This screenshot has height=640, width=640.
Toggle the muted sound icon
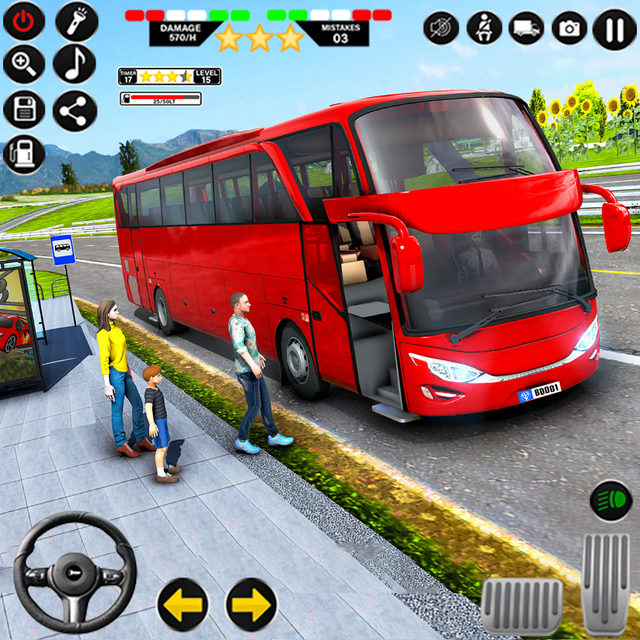coord(441,28)
